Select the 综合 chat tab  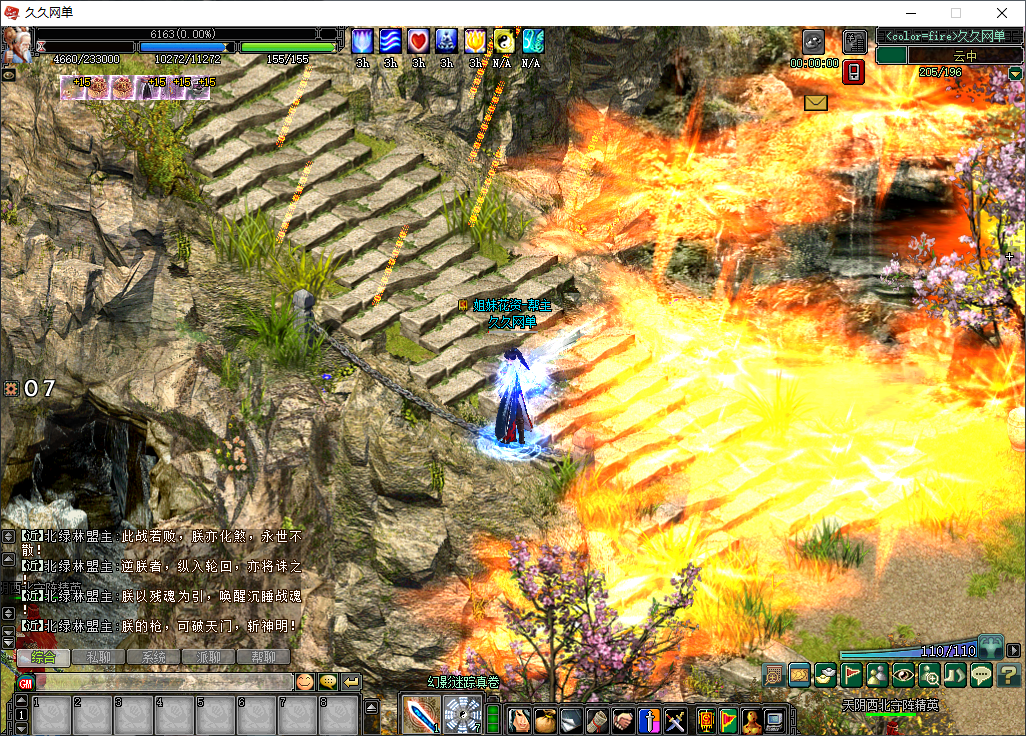44,657
